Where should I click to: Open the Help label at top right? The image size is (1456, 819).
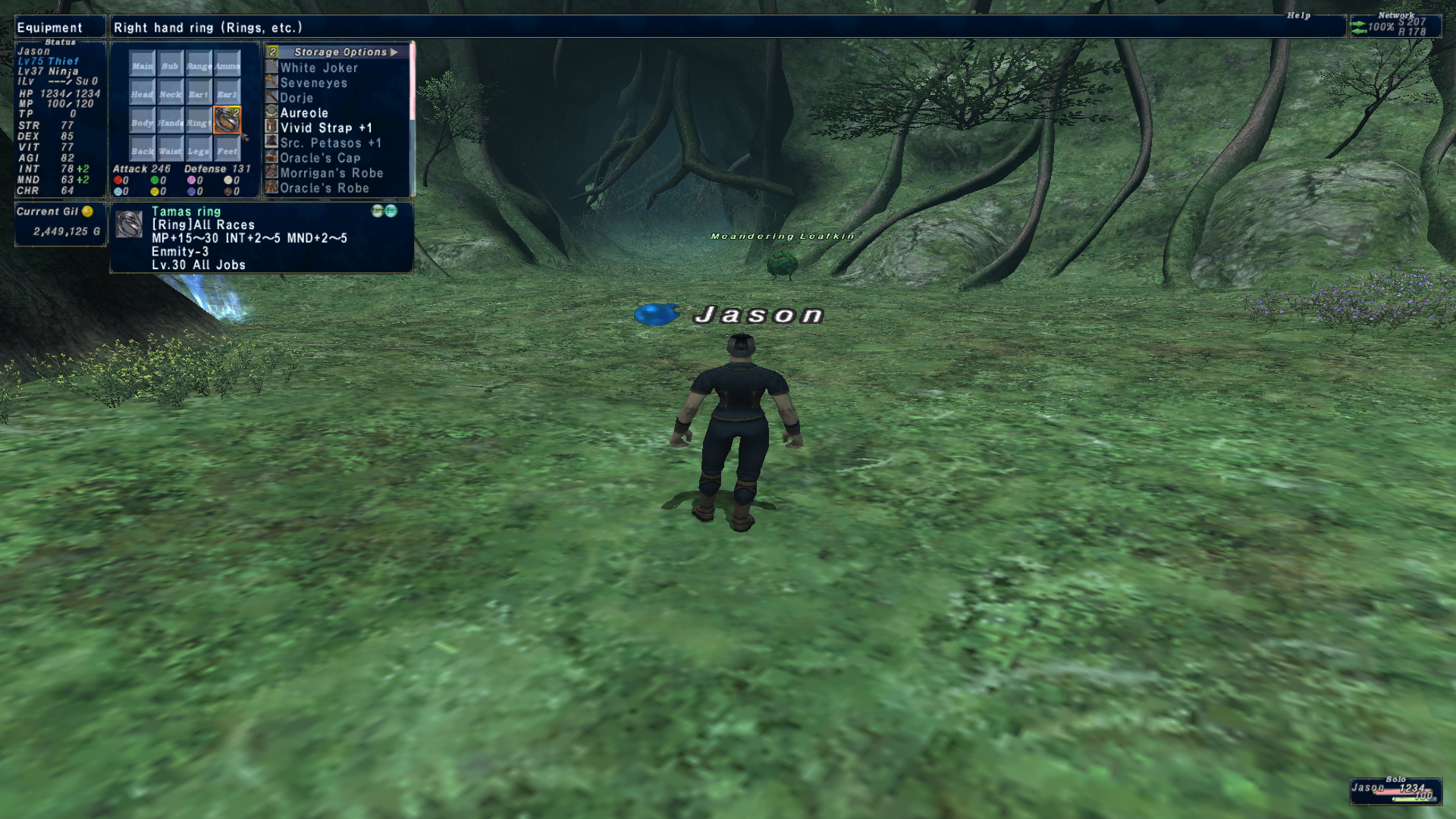point(1298,15)
